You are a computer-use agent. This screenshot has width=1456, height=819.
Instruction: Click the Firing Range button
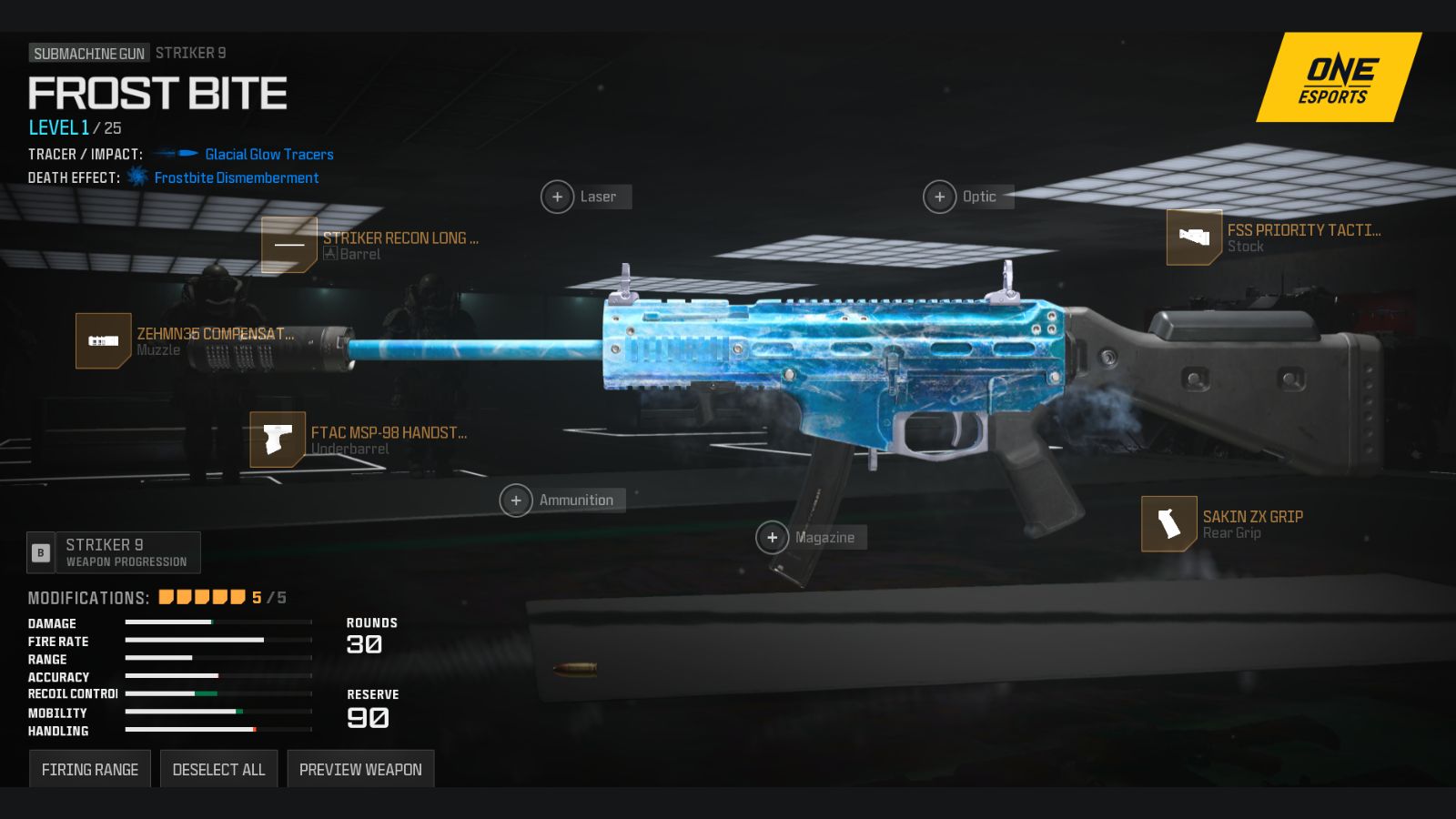[x=89, y=768]
